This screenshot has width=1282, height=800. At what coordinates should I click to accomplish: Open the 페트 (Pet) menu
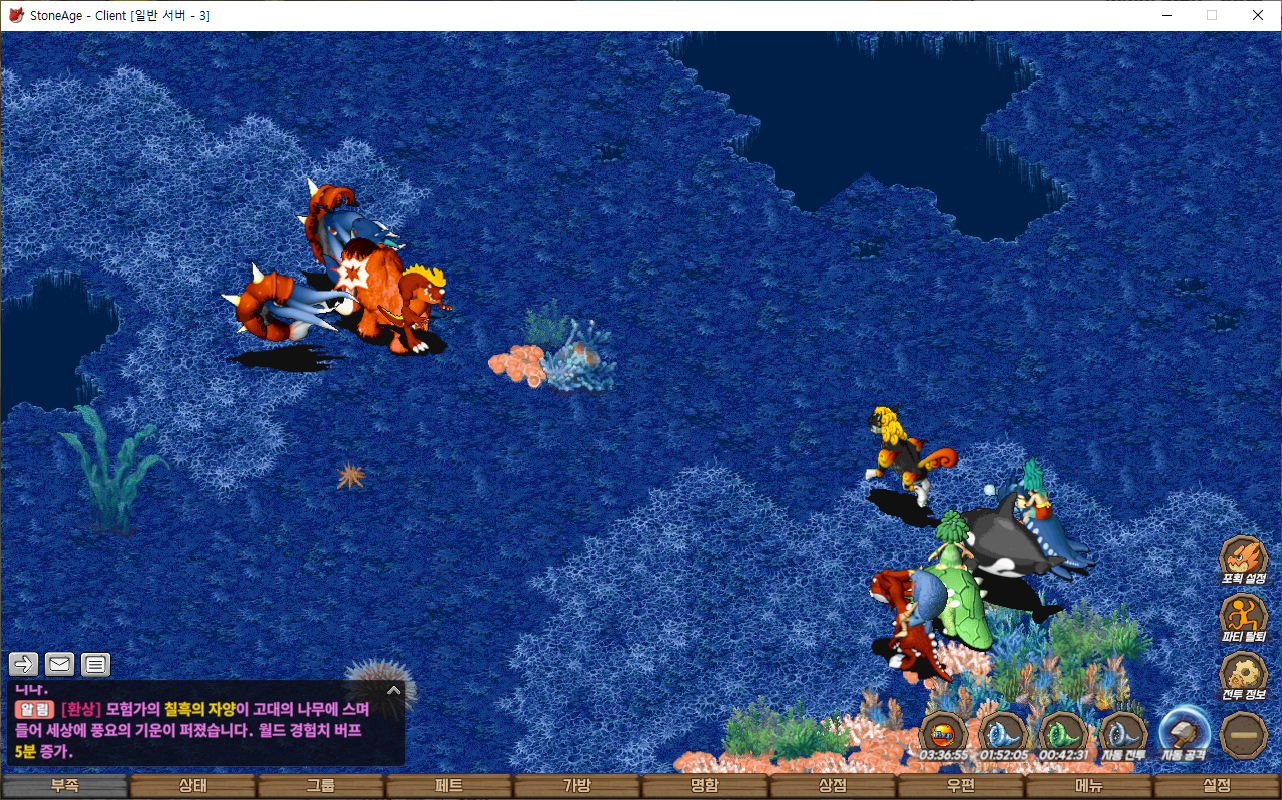pyautogui.click(x=449, y=786)
